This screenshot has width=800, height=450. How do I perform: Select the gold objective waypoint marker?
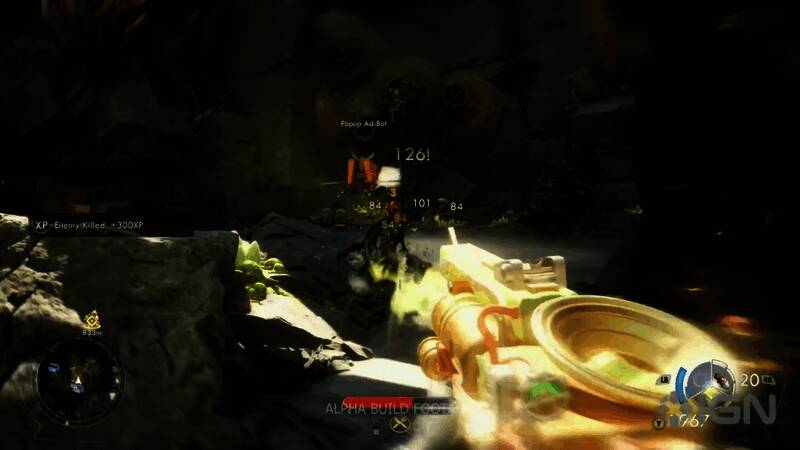click(92, 317)
